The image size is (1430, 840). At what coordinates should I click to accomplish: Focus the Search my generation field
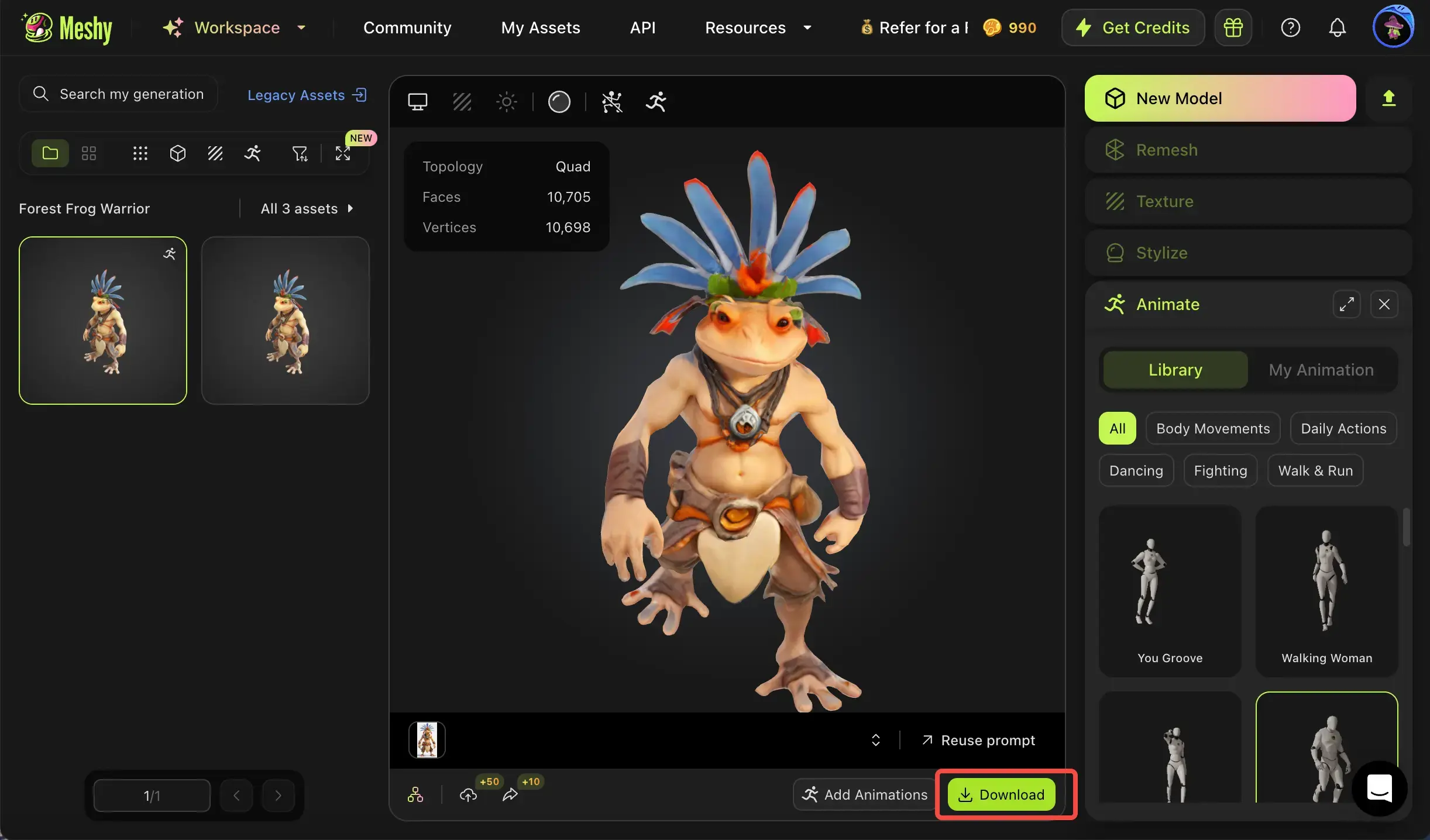click(131, 94)
